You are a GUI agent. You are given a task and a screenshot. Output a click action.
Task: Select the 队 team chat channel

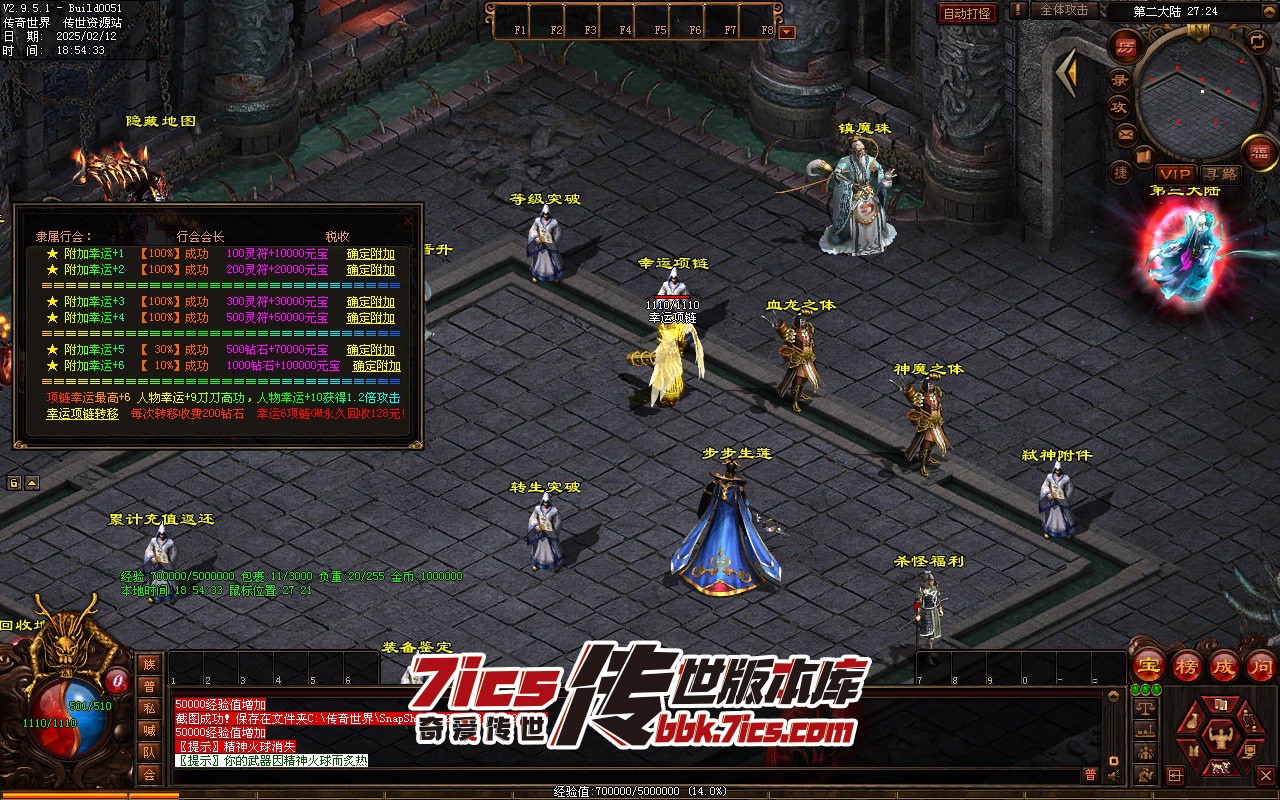coord(149,752)
